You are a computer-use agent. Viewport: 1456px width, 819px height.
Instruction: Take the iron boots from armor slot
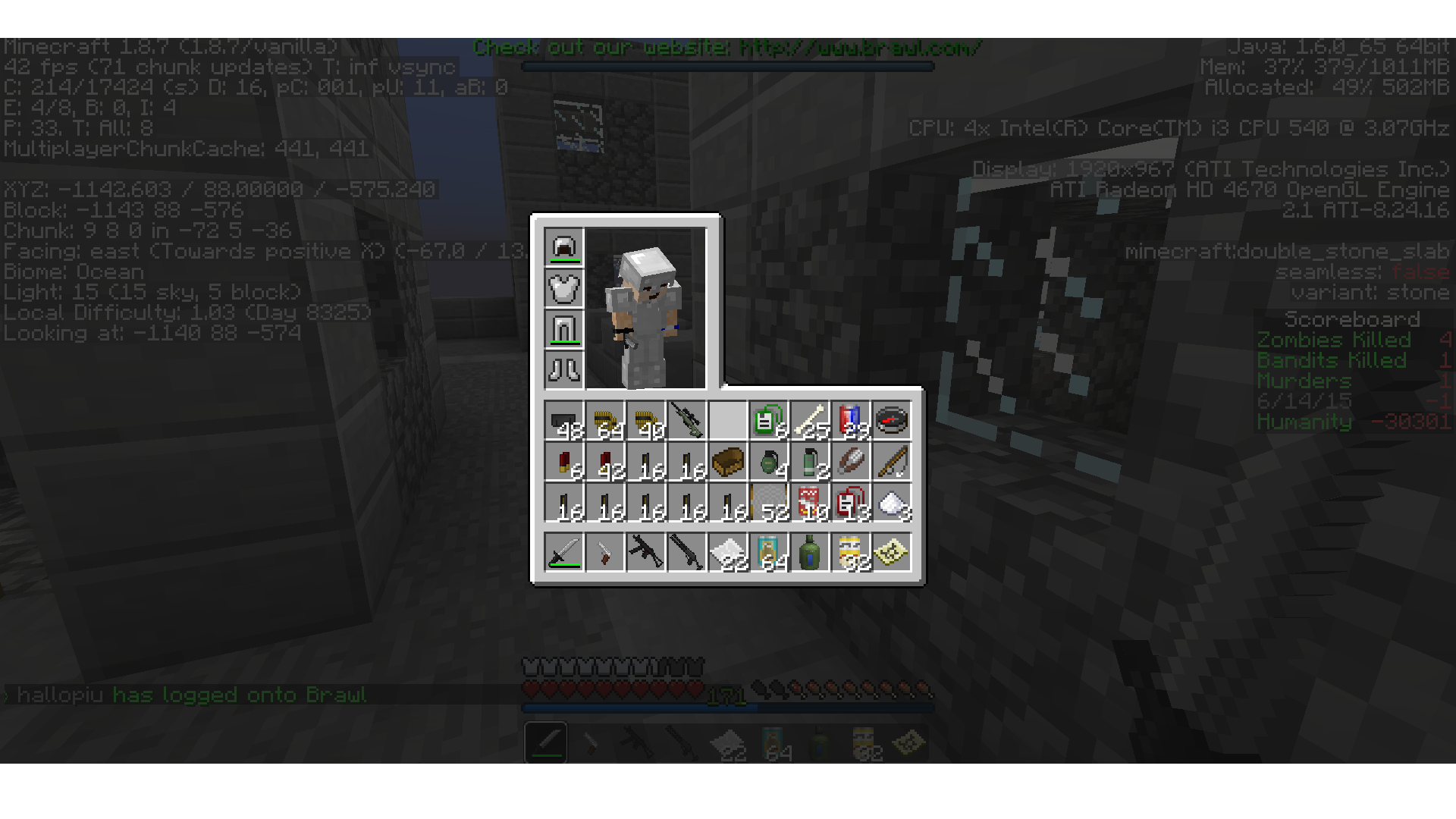click(563, 370)
